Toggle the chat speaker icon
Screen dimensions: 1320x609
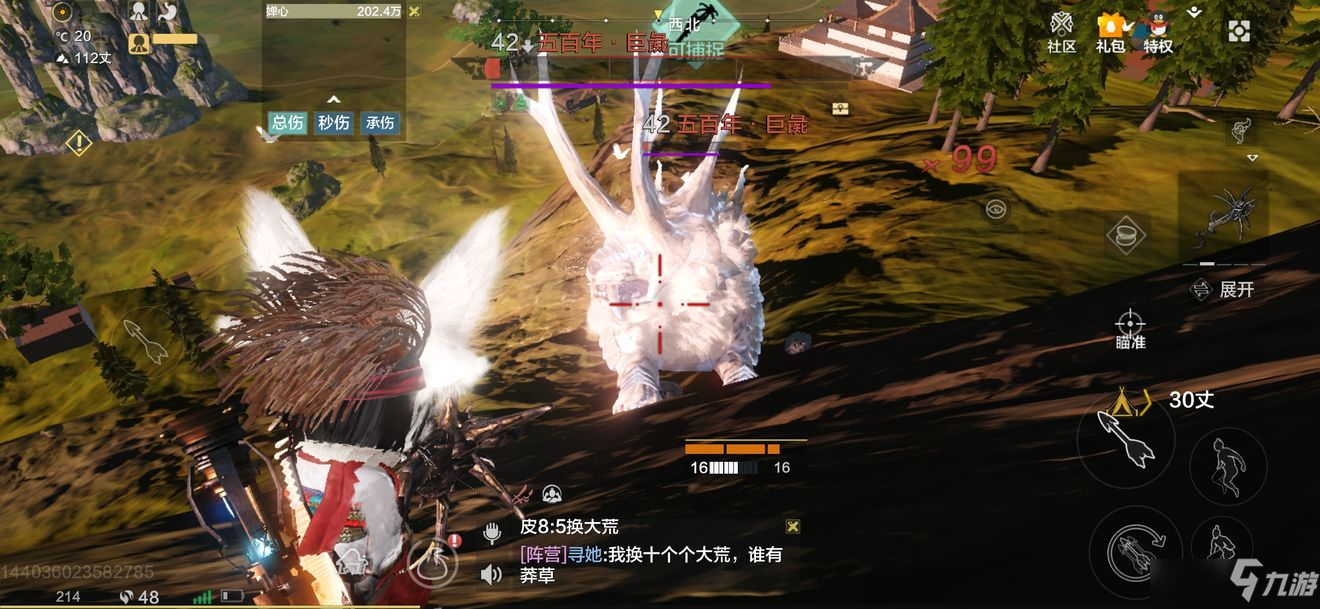(490, 574)
